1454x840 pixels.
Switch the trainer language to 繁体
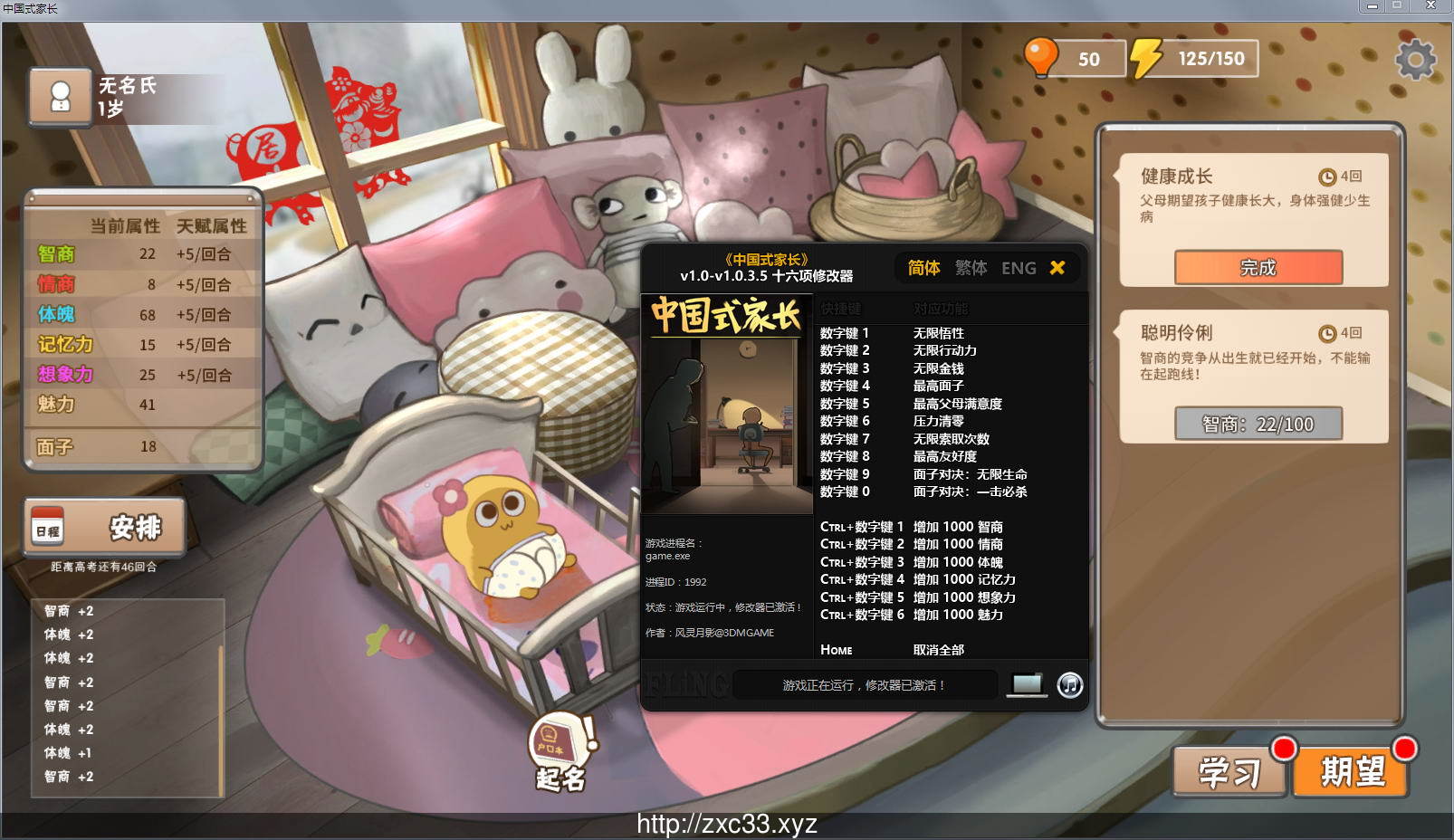coord(971,268)
